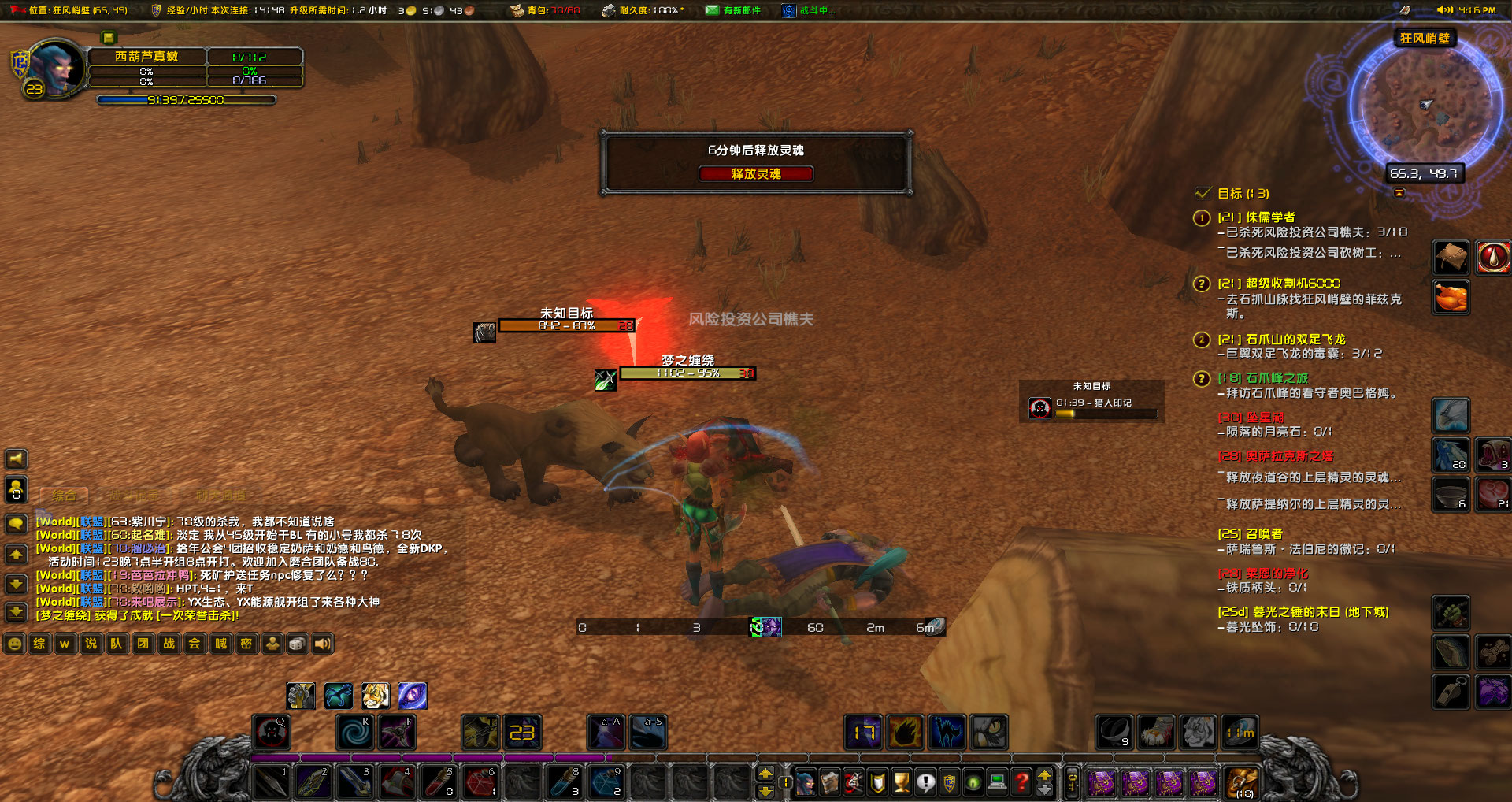This screenshot has width=1512, height=802.
Task: Open the achievements cup icon
Action: coord(899,784)
